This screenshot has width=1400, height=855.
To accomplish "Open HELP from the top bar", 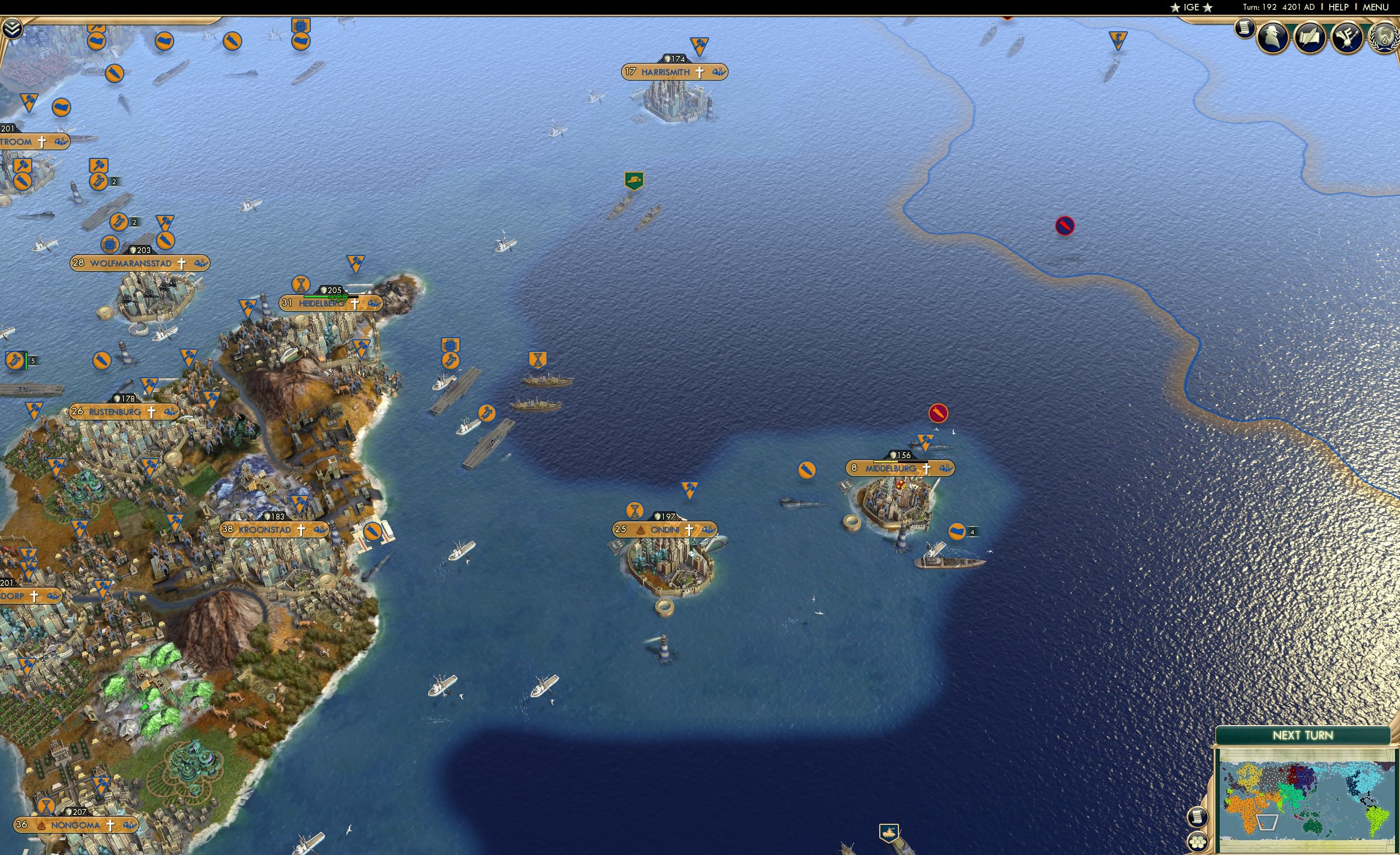I will [x=1339, y=7].
